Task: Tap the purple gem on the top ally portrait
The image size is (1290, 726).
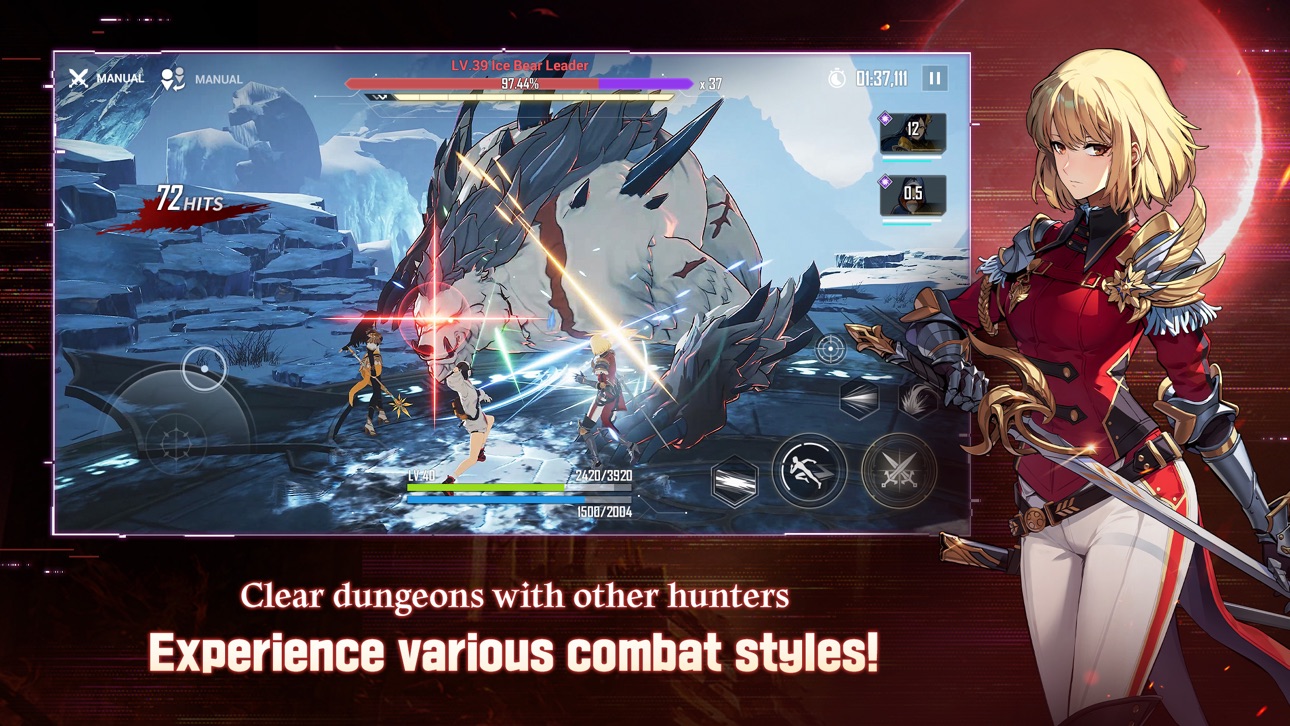Action: point(884,117)
